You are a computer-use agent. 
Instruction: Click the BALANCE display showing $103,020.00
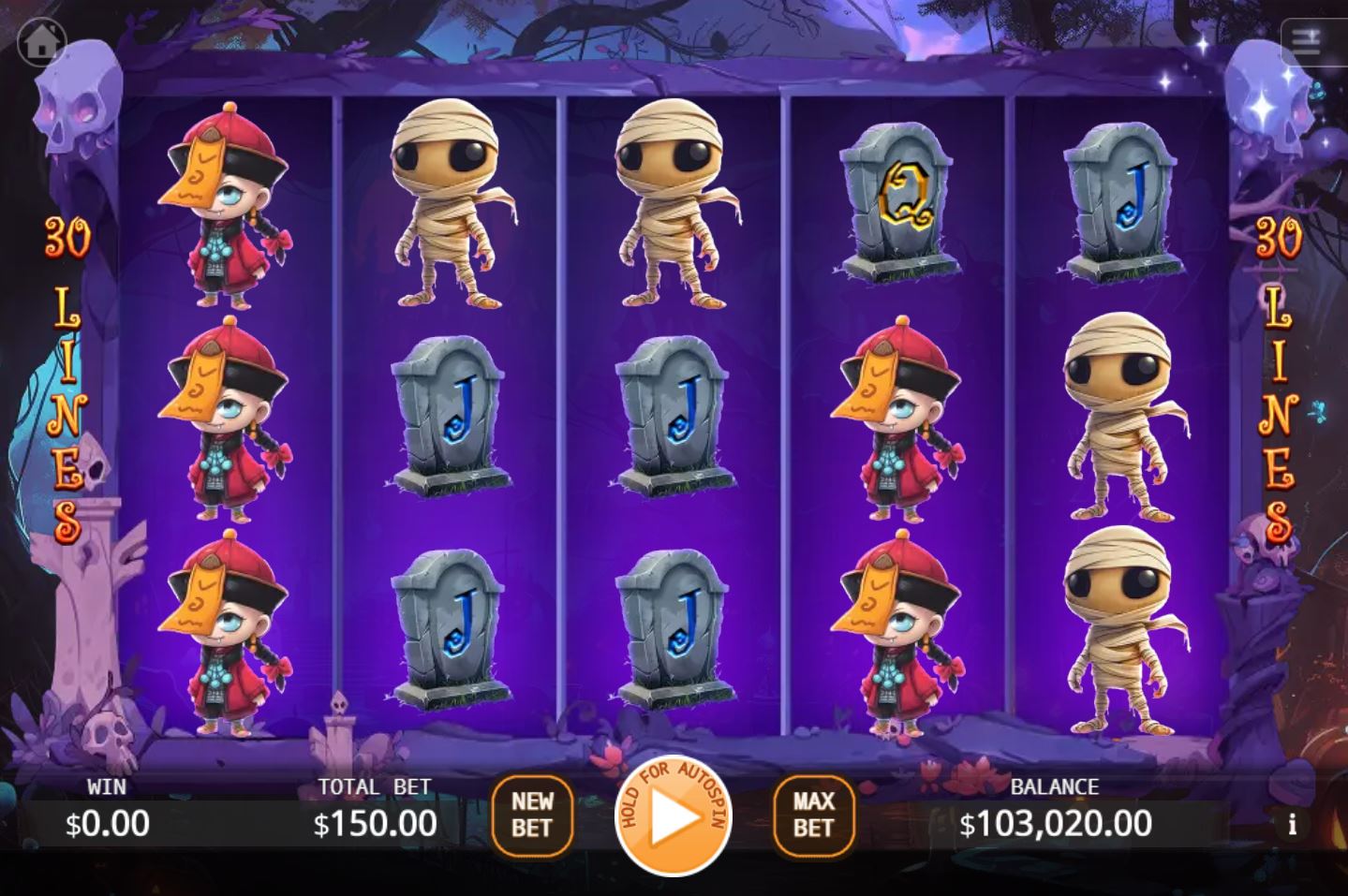(x=1056, y=822)
